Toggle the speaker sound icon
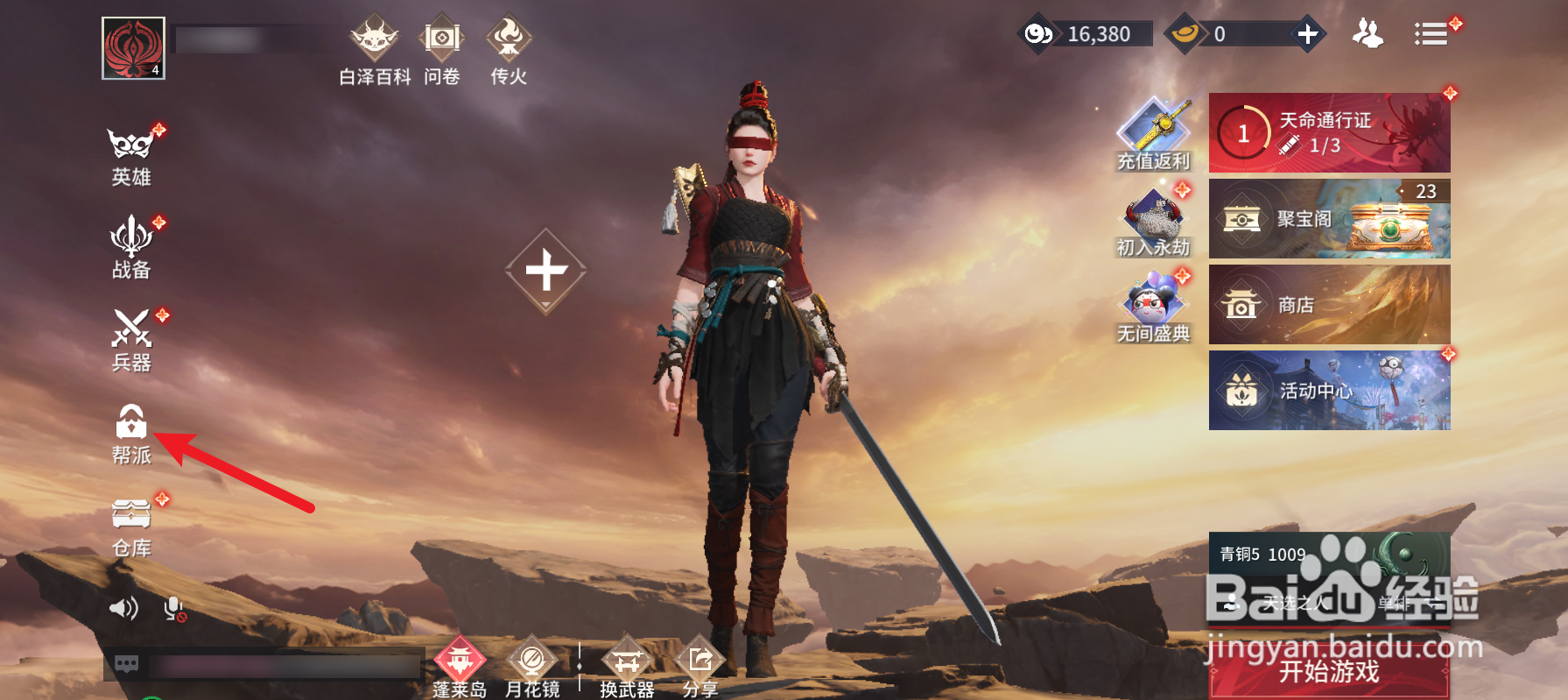 click(123, 608)
